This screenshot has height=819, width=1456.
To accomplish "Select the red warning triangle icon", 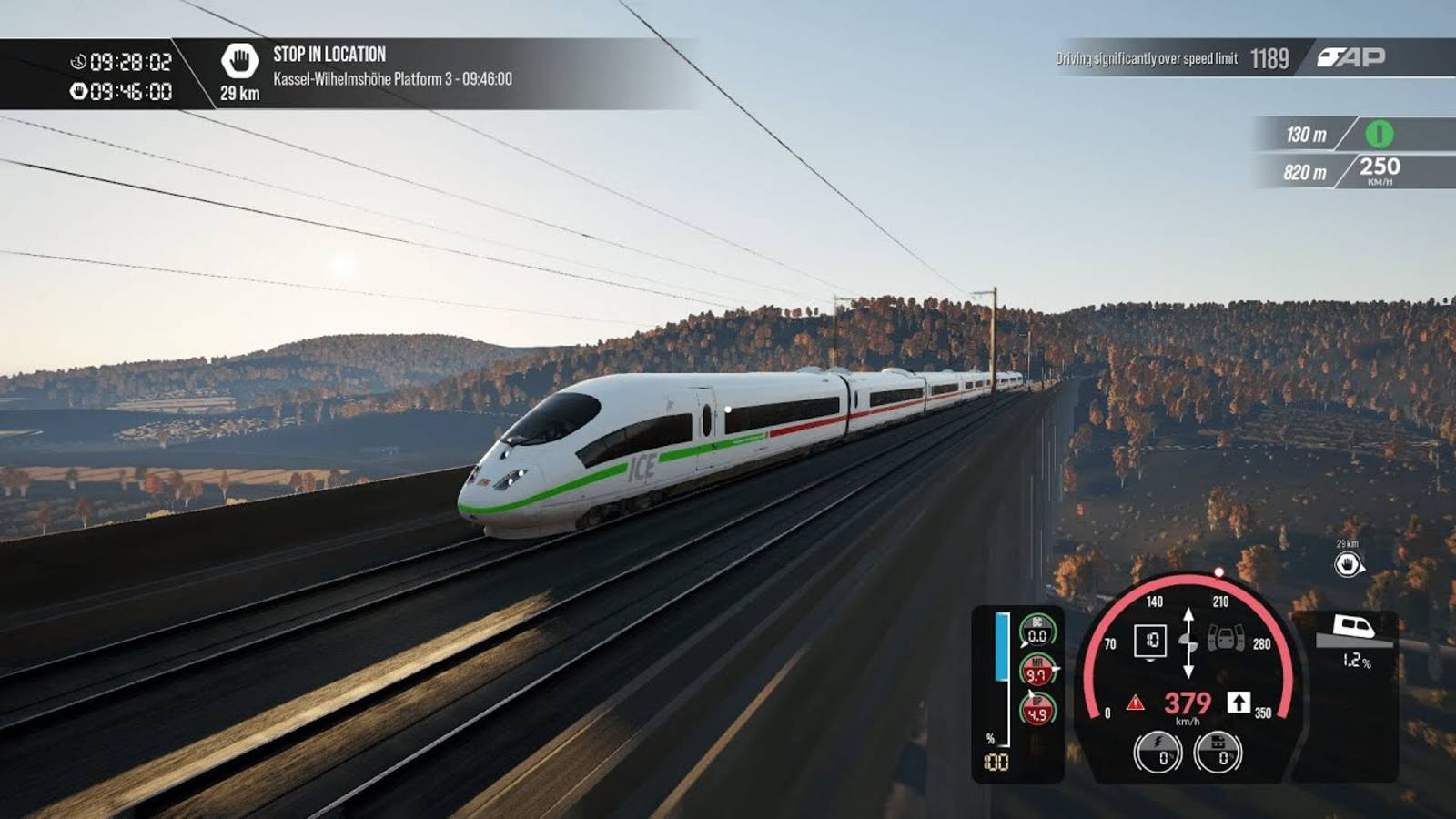I will pos(1136,703).
